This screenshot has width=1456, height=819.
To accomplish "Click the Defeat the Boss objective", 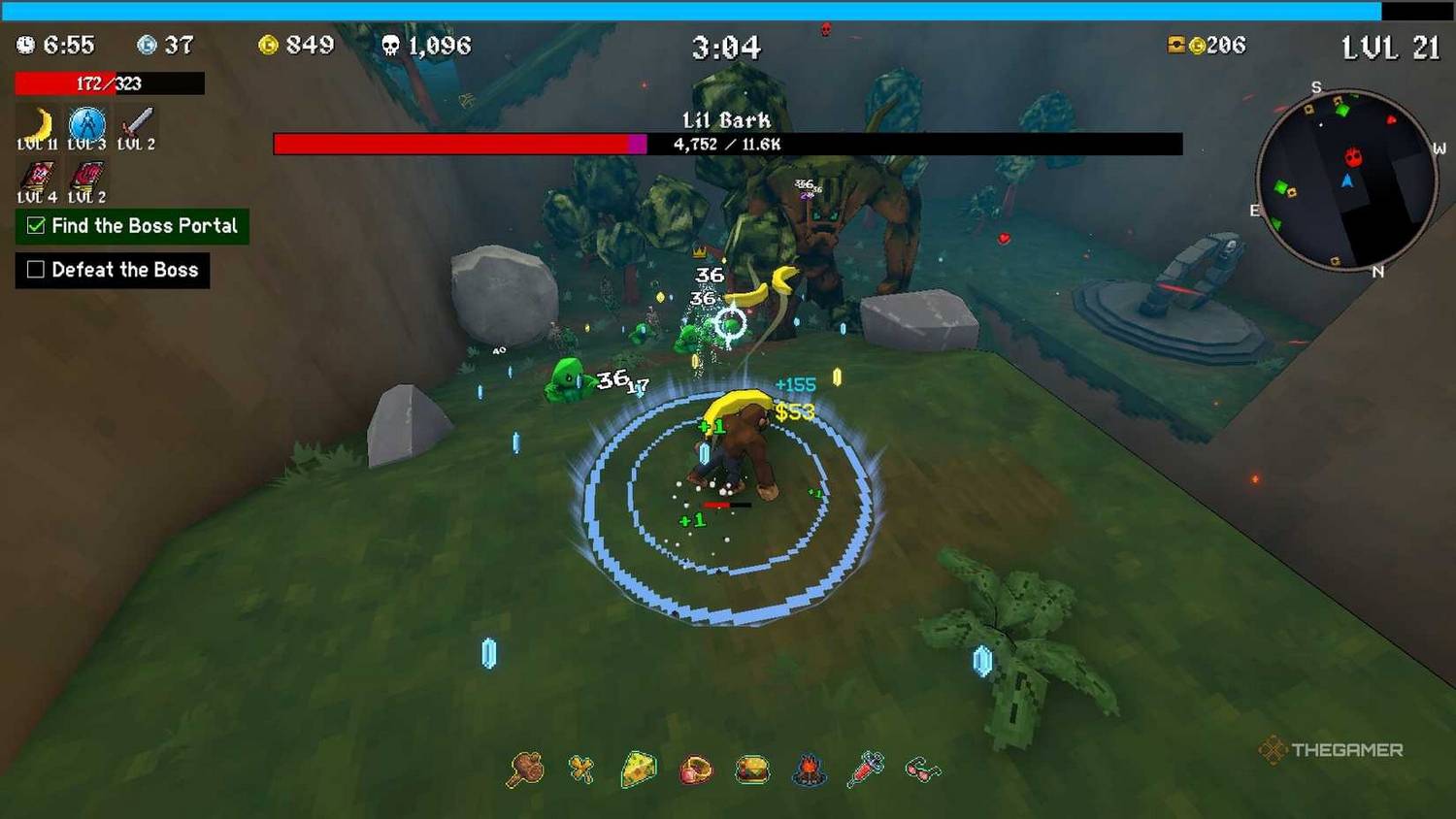I will pos(113,270).
